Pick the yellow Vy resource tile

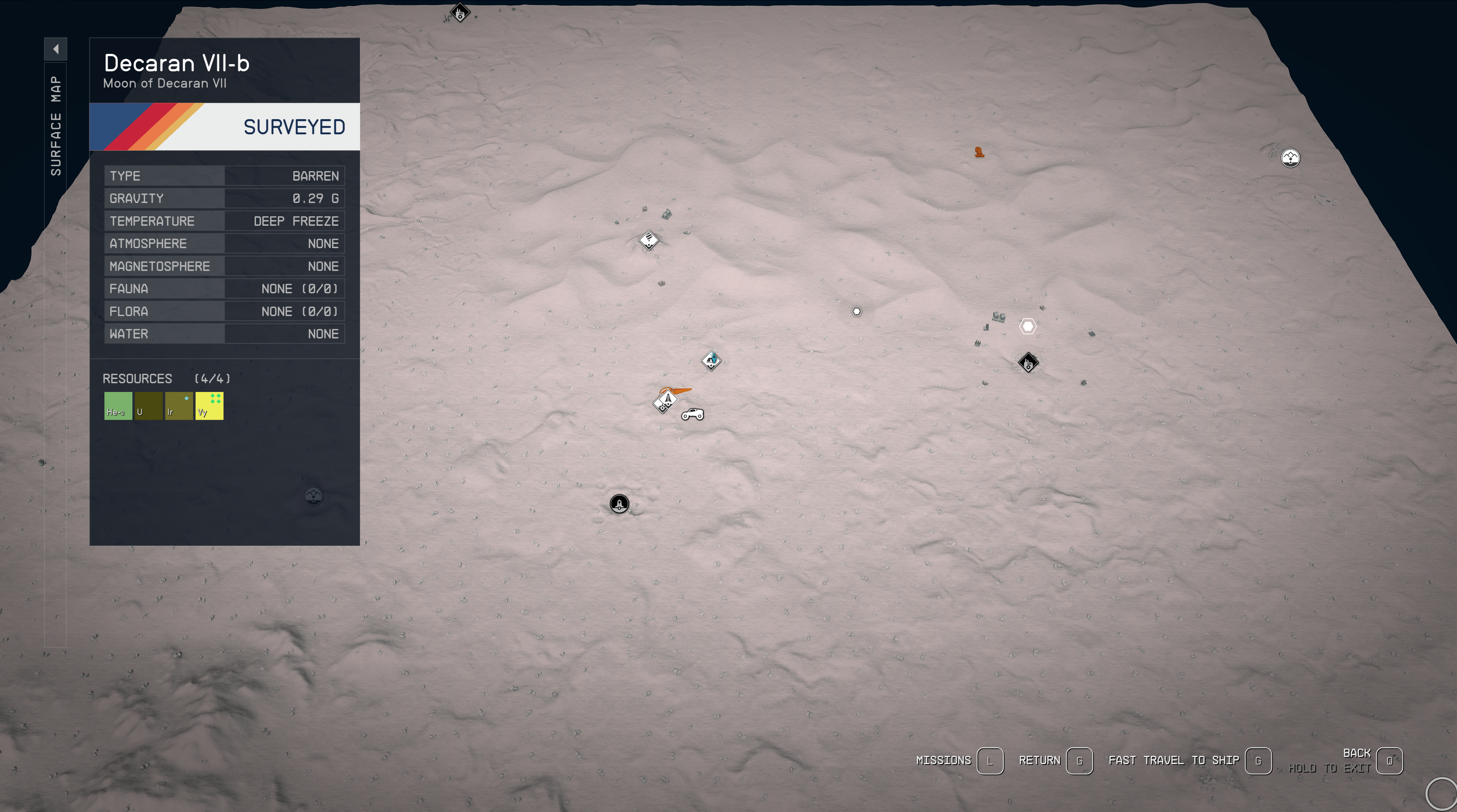(209, 406)
